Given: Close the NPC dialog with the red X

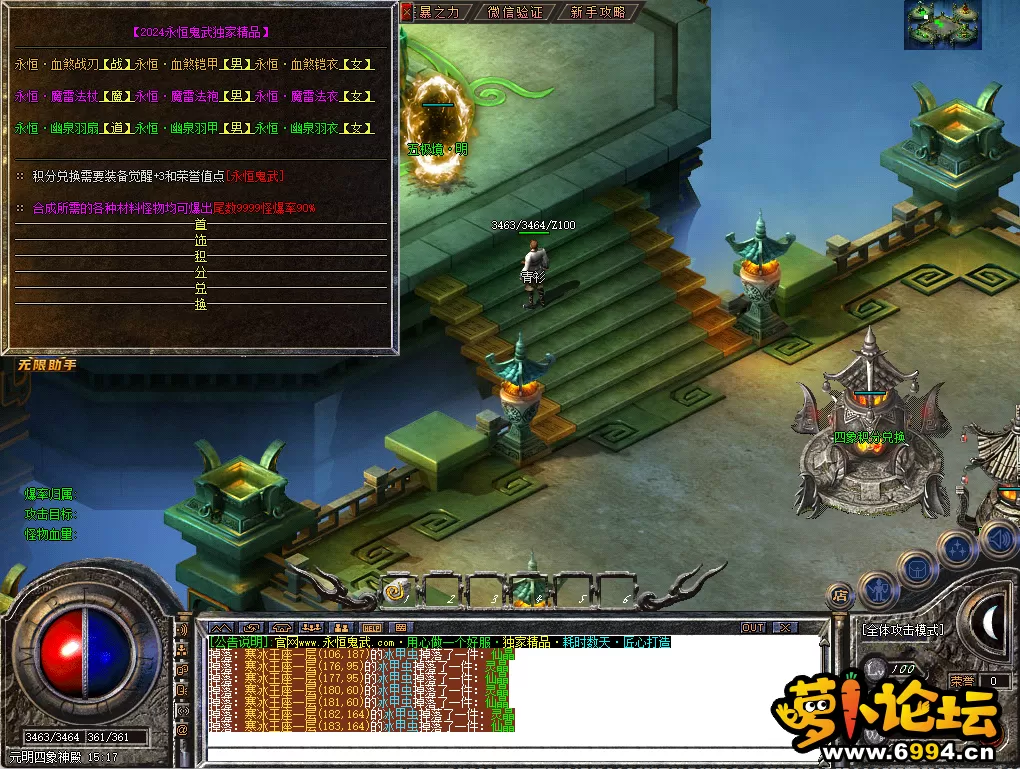Looking at the screenshot, I should pyautogui.click(x=406, y=13).
